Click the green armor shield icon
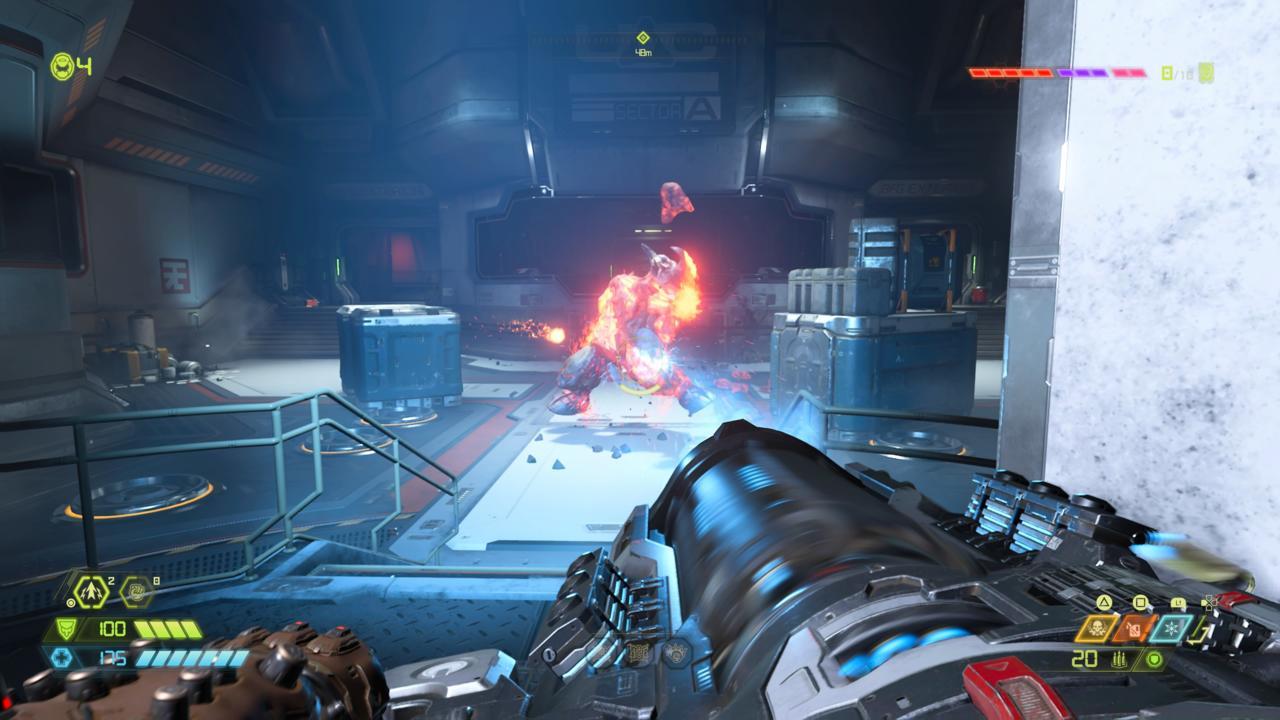This screenshot has height=720, width=1280. (x=66, y=628)
